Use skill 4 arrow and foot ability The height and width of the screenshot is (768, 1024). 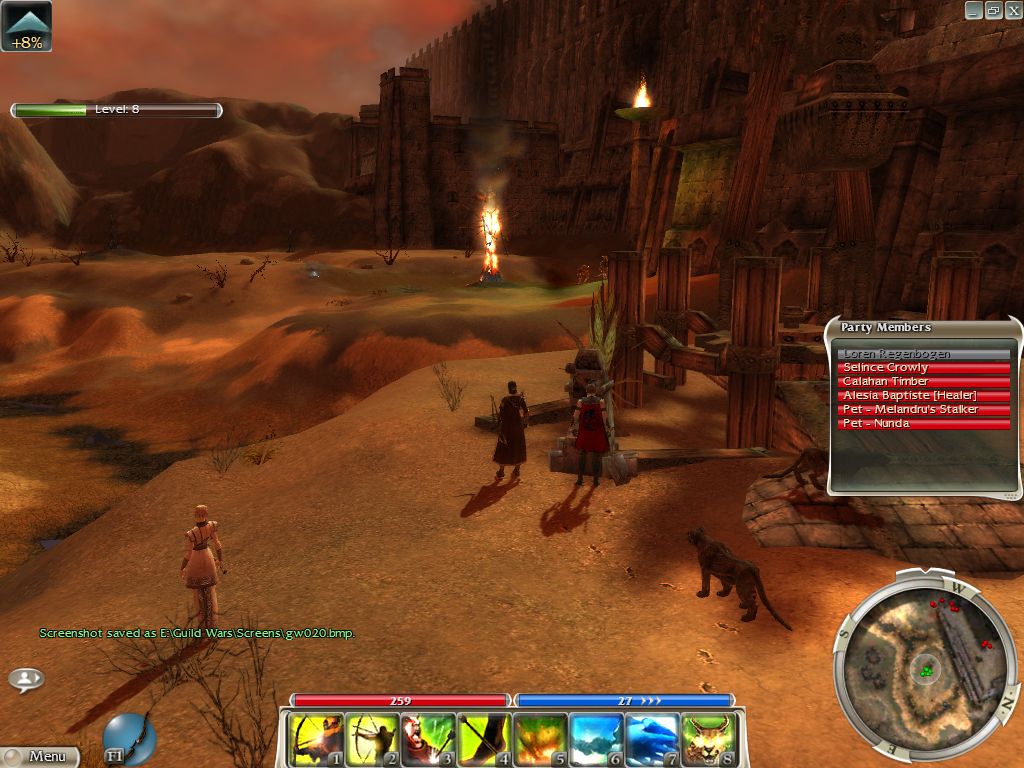point(484,740)
